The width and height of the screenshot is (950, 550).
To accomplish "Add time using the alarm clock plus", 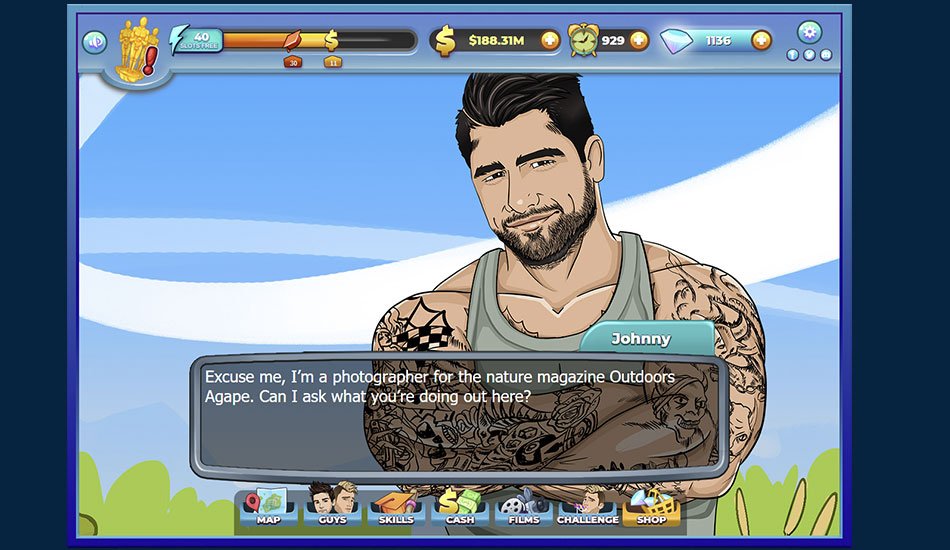I will [638, 41].
